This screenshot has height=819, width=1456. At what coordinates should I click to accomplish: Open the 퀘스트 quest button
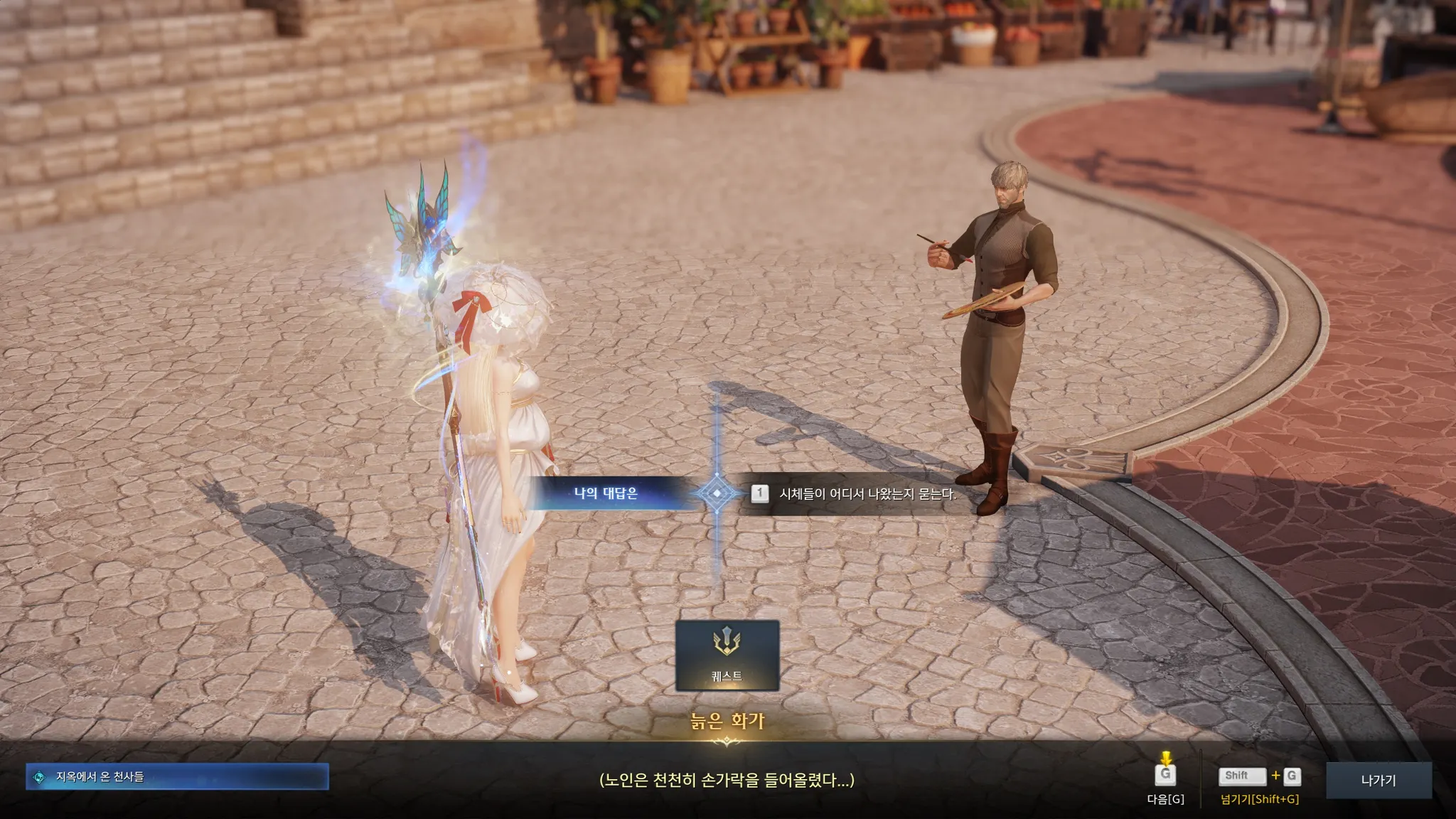[727, 655]
